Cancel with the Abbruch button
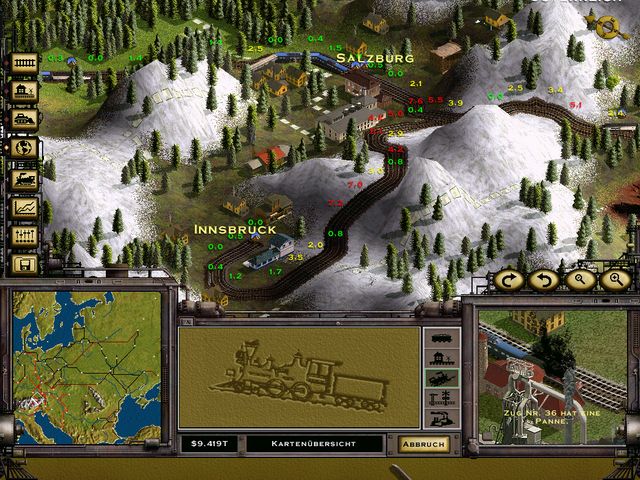640x480 pixels. (424, 443)
